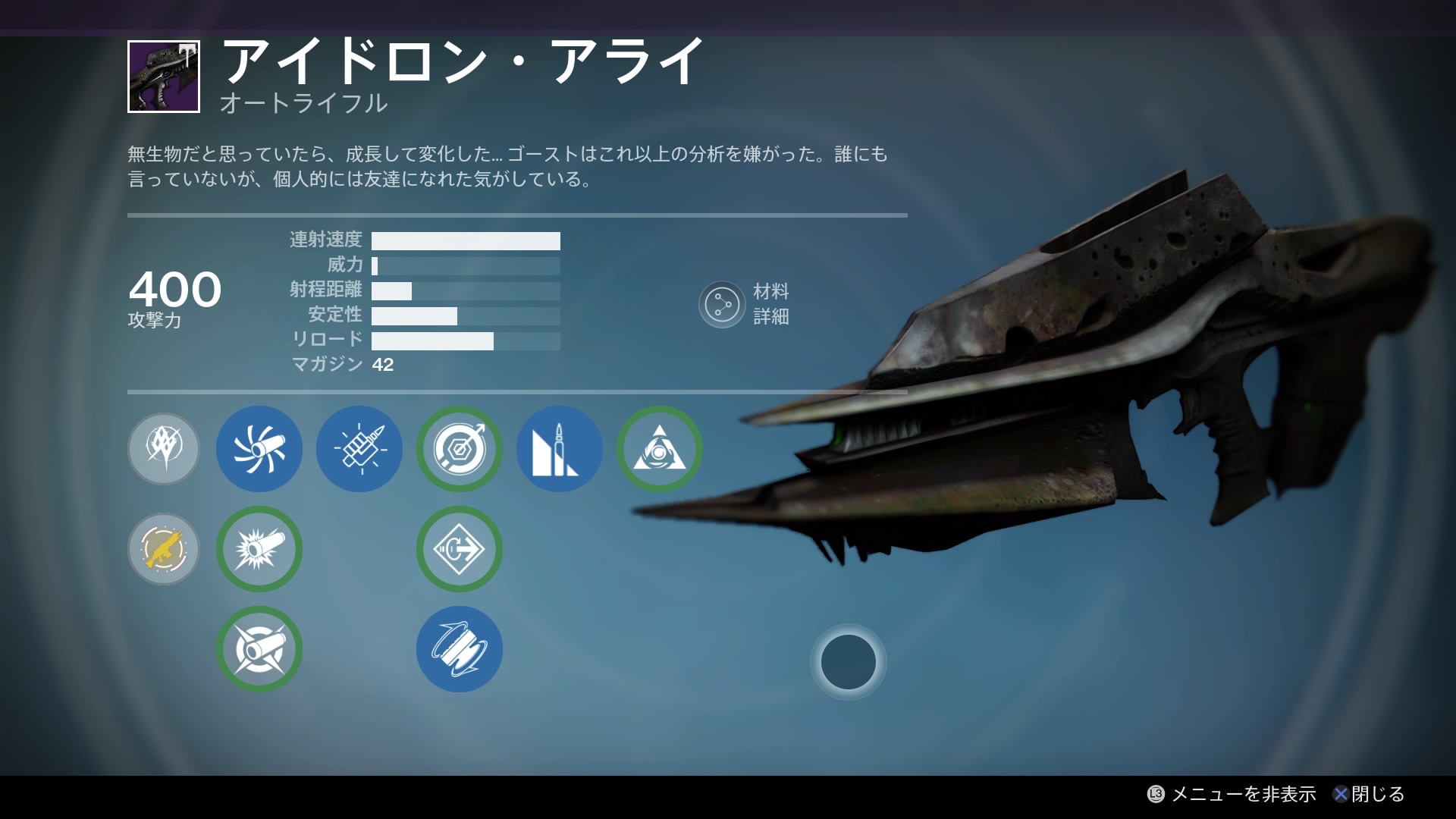Select the target-with-arrow perk node
This screenshot has height=819, width=1456.
click(x=460, y=449)
